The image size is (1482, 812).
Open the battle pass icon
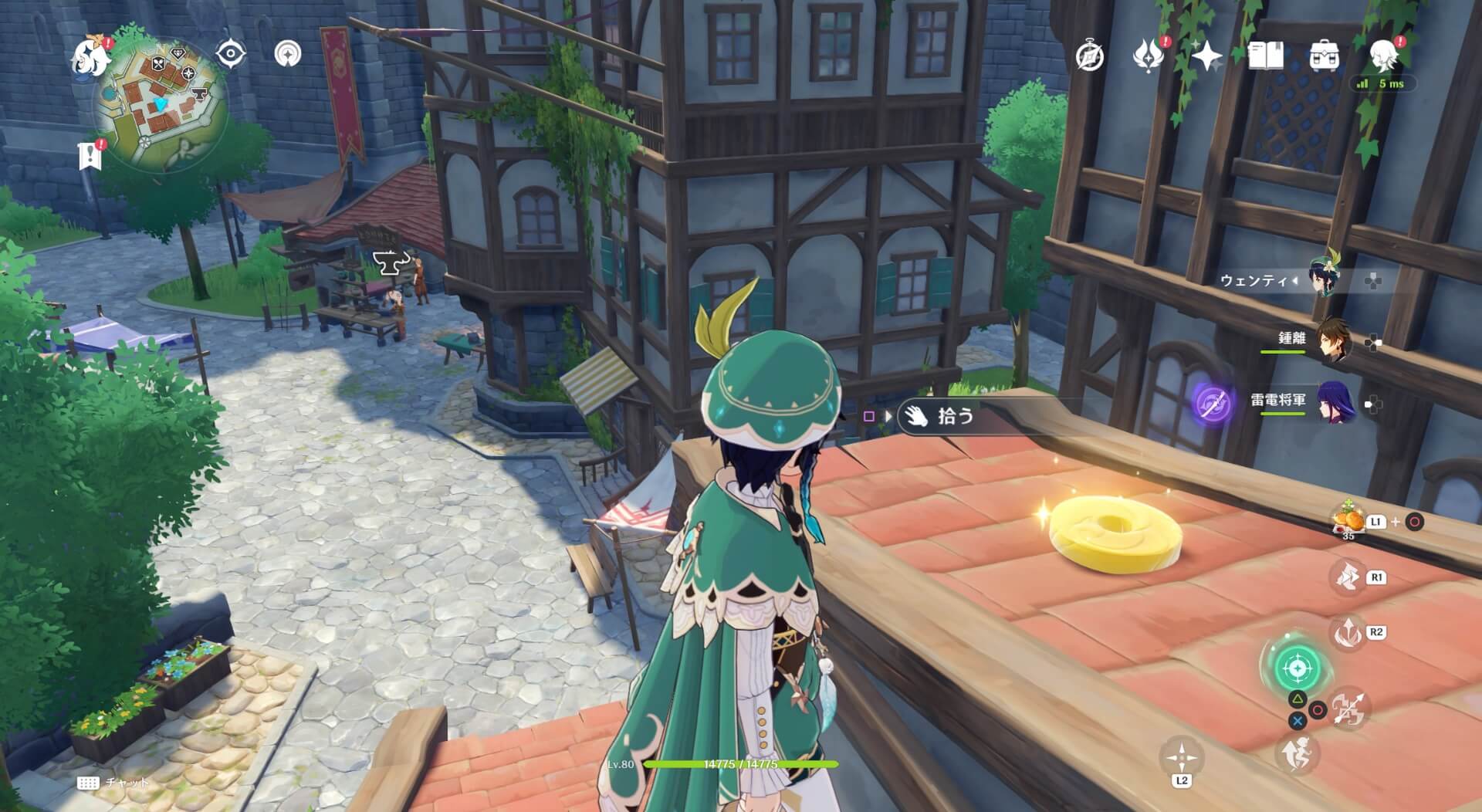pyautogui.click(x=1148, y=56)
